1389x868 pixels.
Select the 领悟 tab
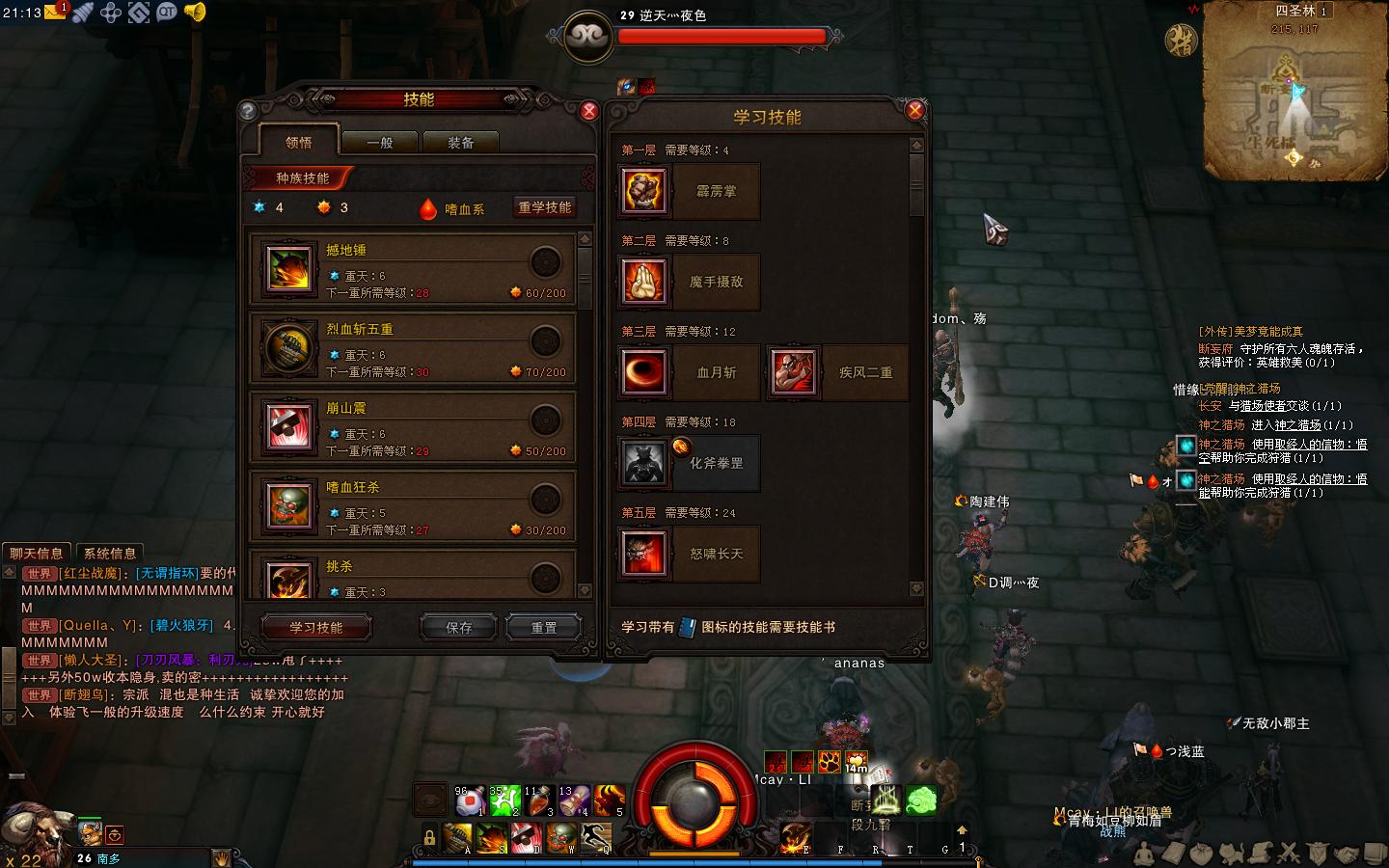point(299,142)
